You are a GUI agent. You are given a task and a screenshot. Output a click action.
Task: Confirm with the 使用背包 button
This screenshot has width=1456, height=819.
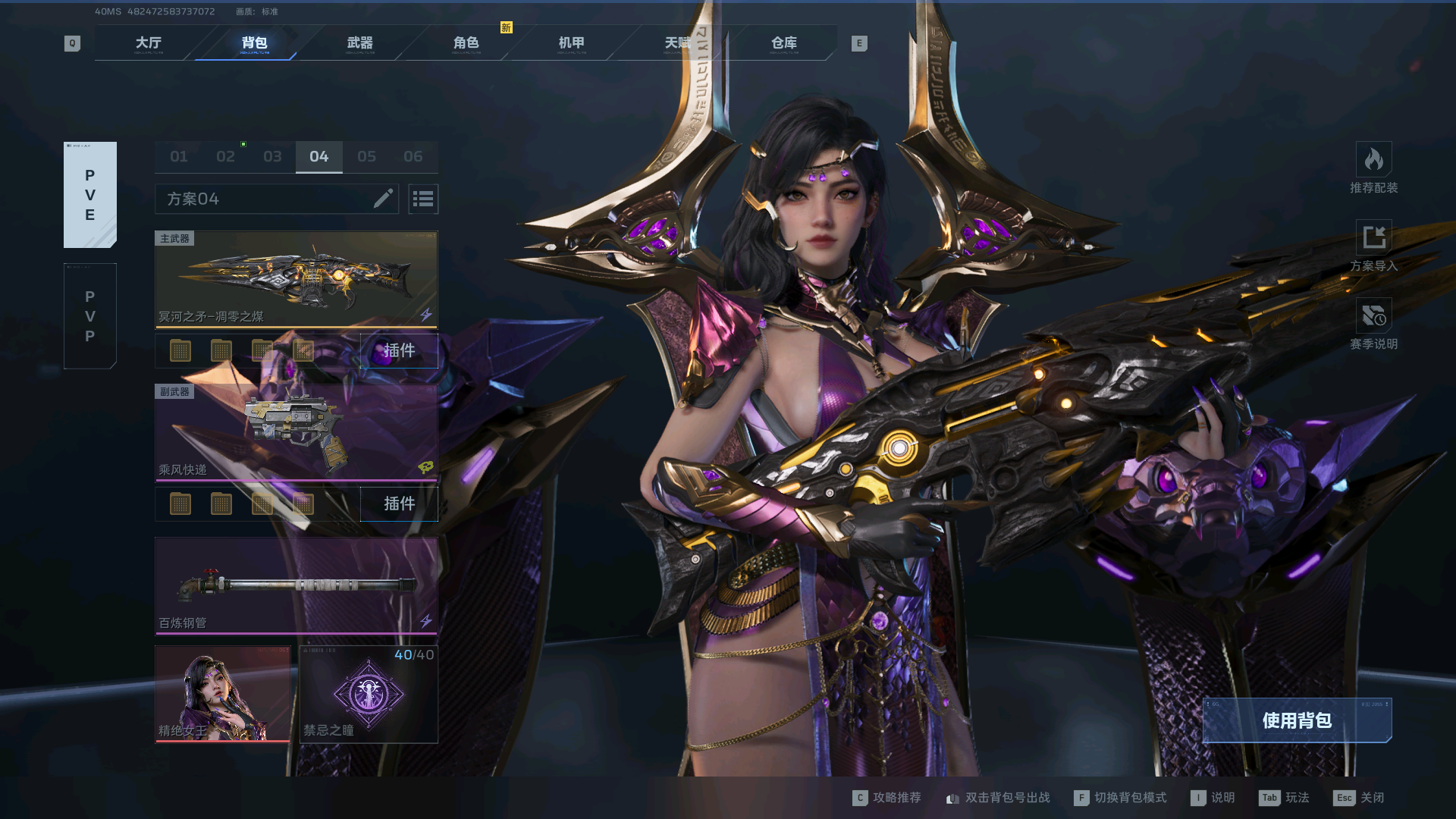(1297, 720)
